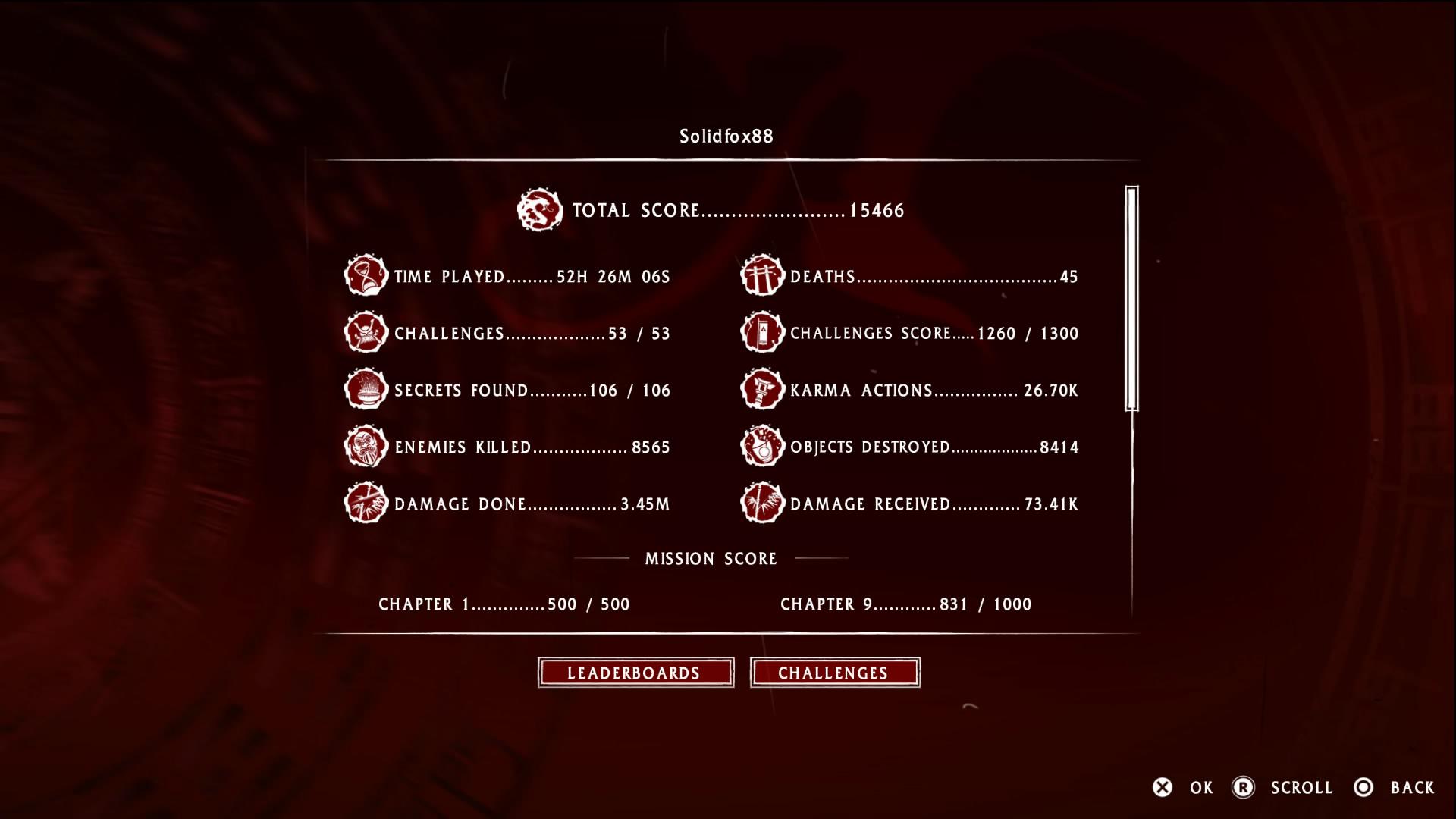Click the Objects Destroyed vase icon

click(761, 447)
